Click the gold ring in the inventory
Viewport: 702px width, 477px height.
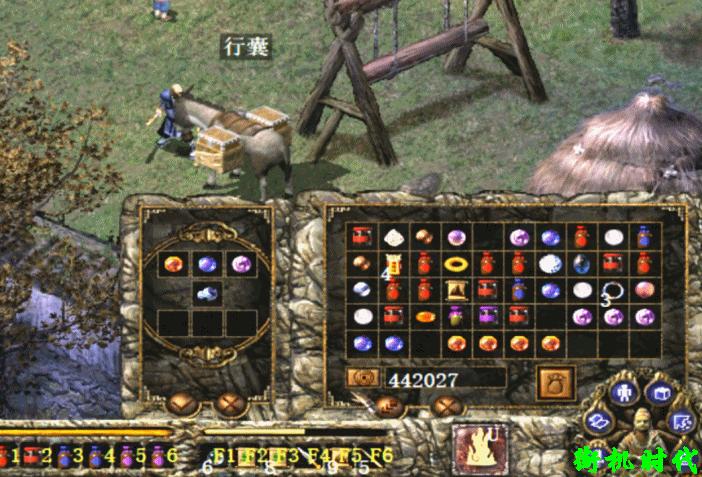click(x=456, y=264)
